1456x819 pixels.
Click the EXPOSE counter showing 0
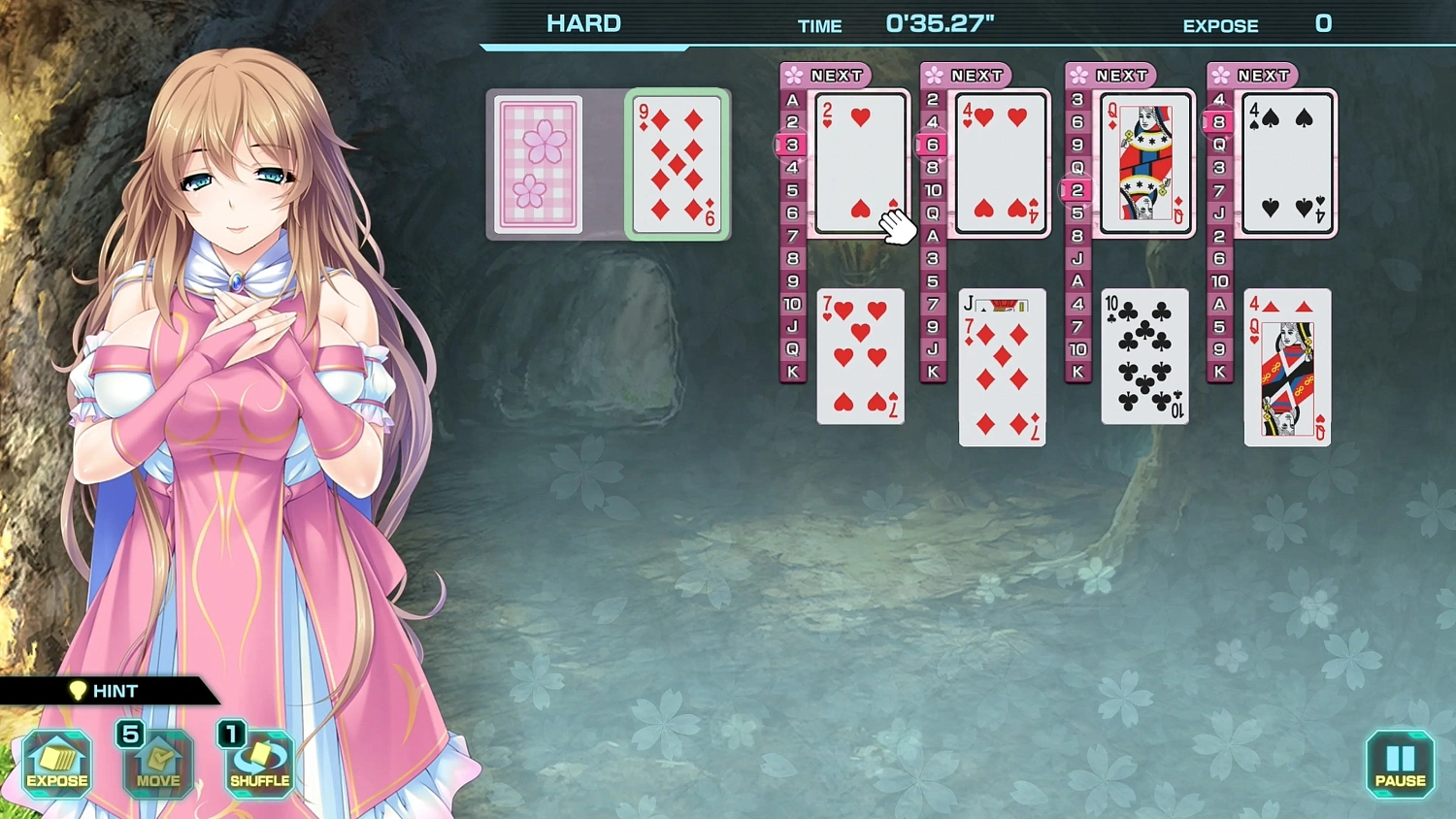pos(1323,23)
